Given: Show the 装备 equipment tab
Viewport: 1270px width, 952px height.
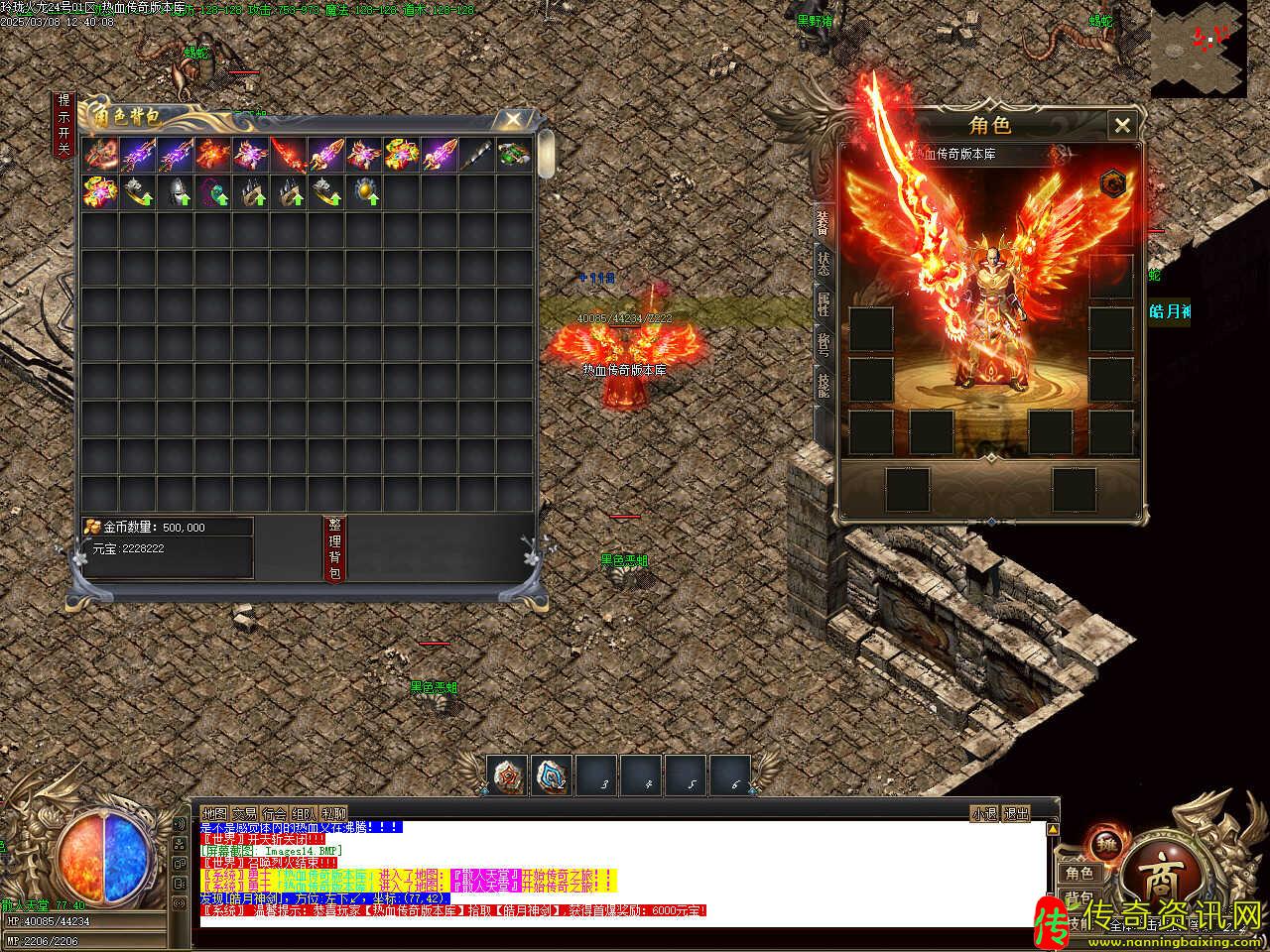Looking at the screenshot, I should pyautogui.click(x=824, y=223).
